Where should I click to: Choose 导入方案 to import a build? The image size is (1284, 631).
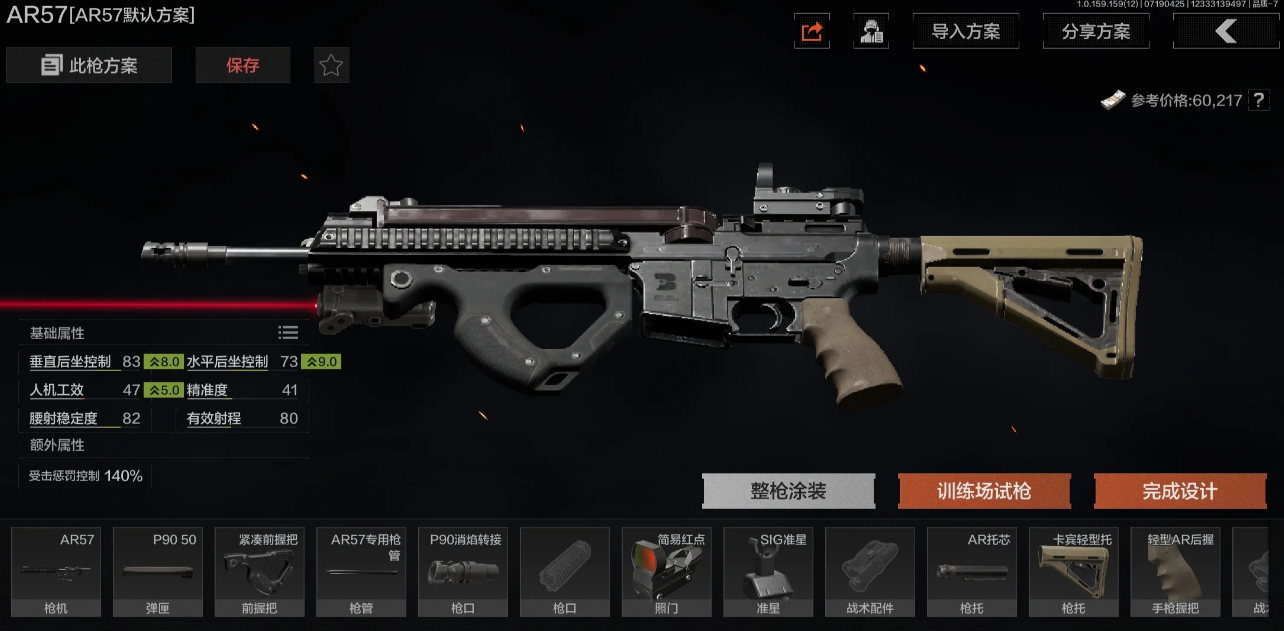965,32
